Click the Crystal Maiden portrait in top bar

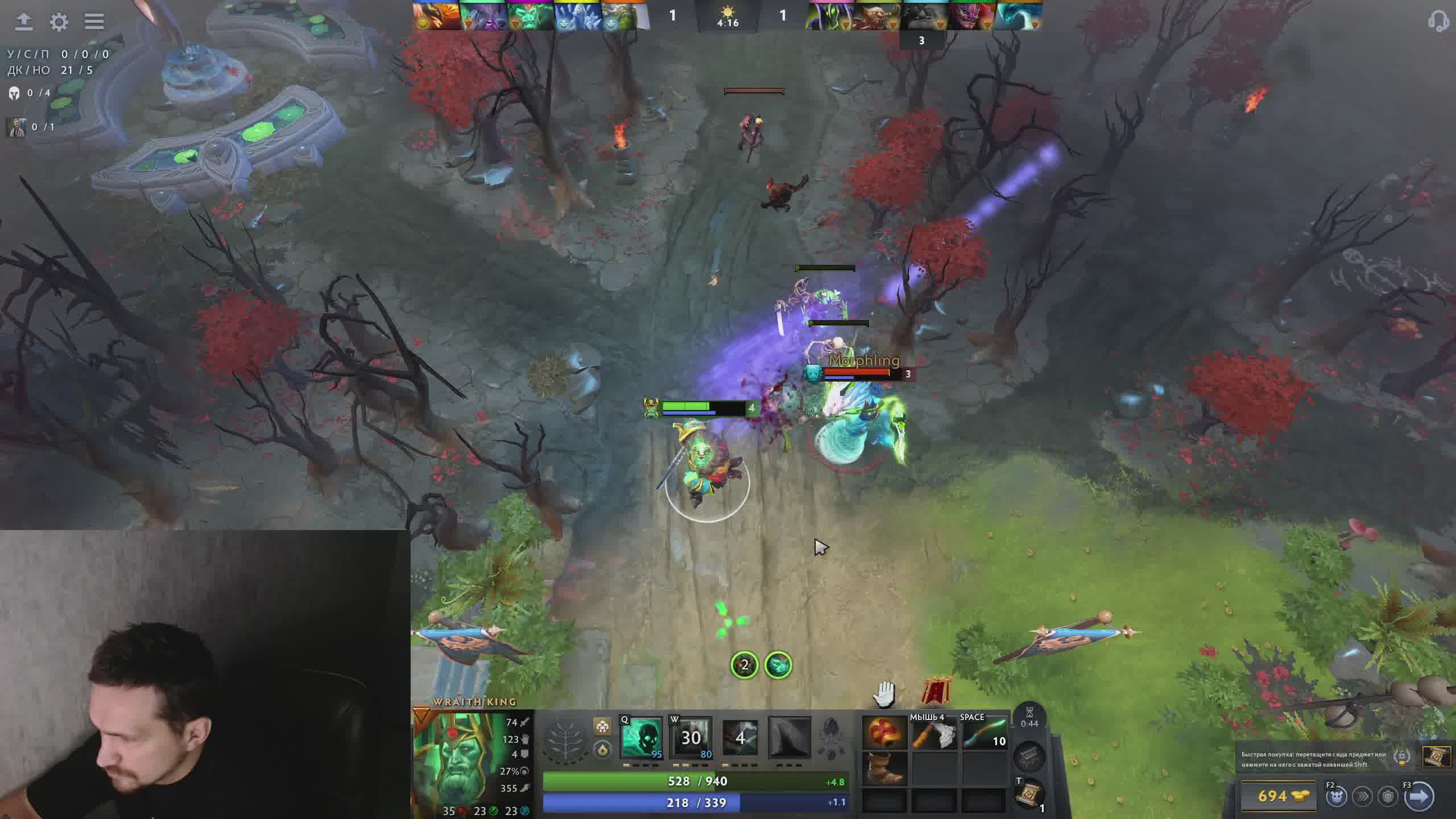tap(577, 15)
